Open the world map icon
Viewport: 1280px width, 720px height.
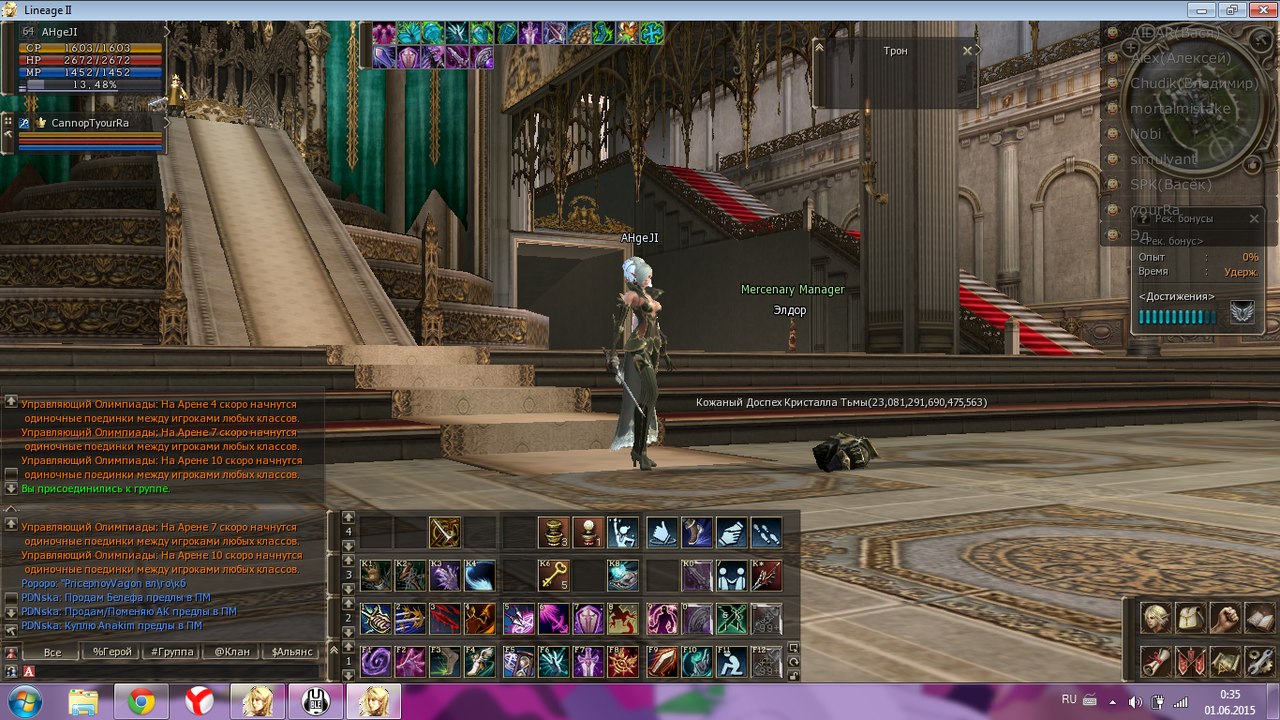coord(1225,661)
